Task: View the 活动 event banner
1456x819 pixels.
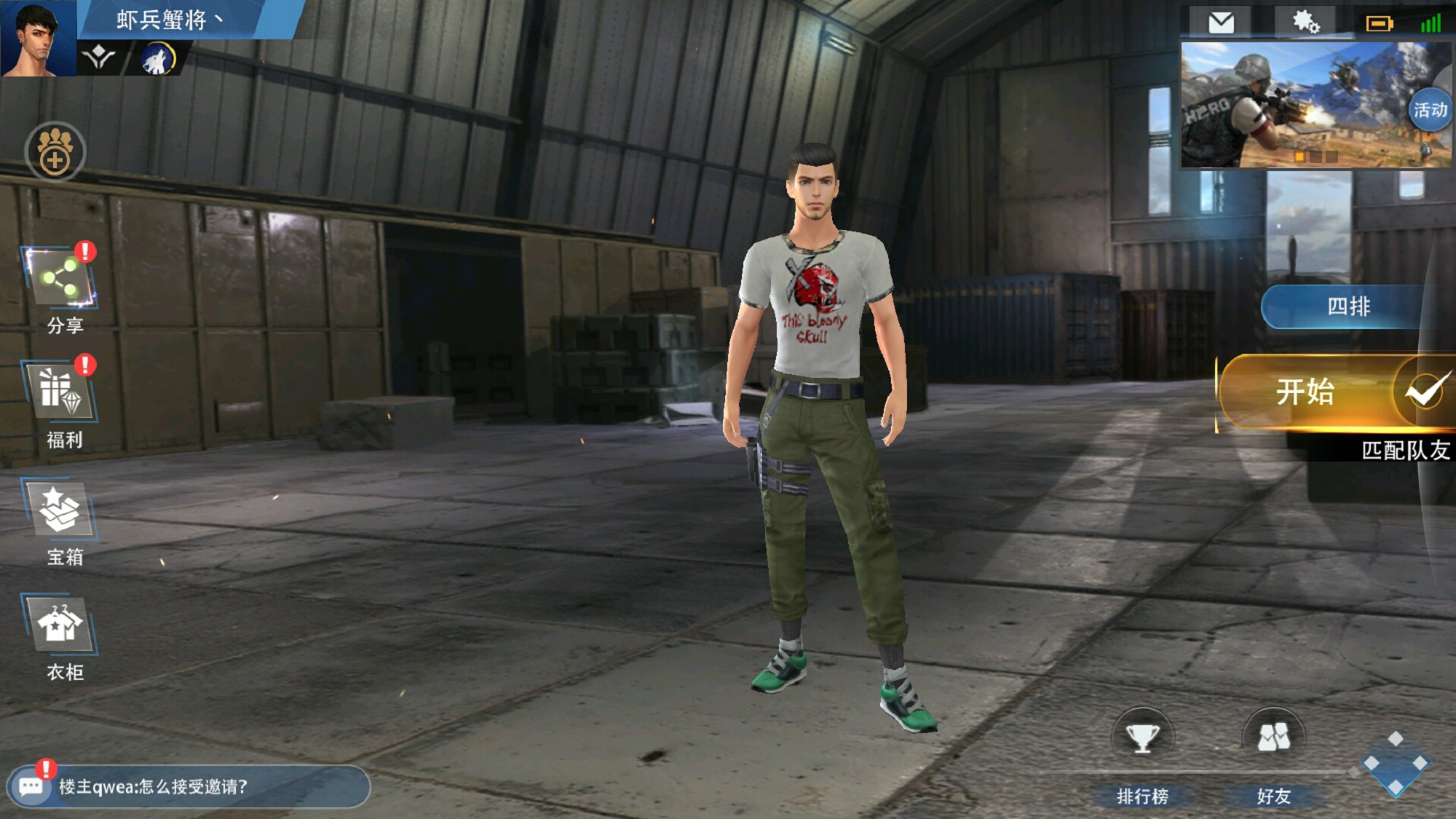Action: pyautogui.click(x=1314, y=105)
